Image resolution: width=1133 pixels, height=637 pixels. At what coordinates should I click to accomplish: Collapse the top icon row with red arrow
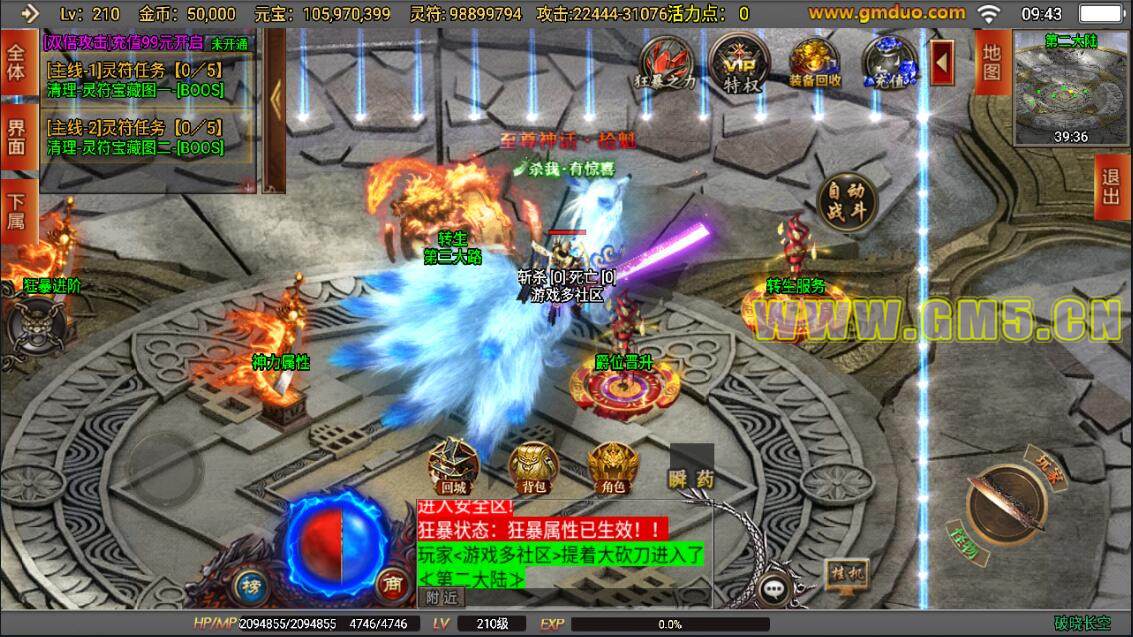(x=942, y=63)
